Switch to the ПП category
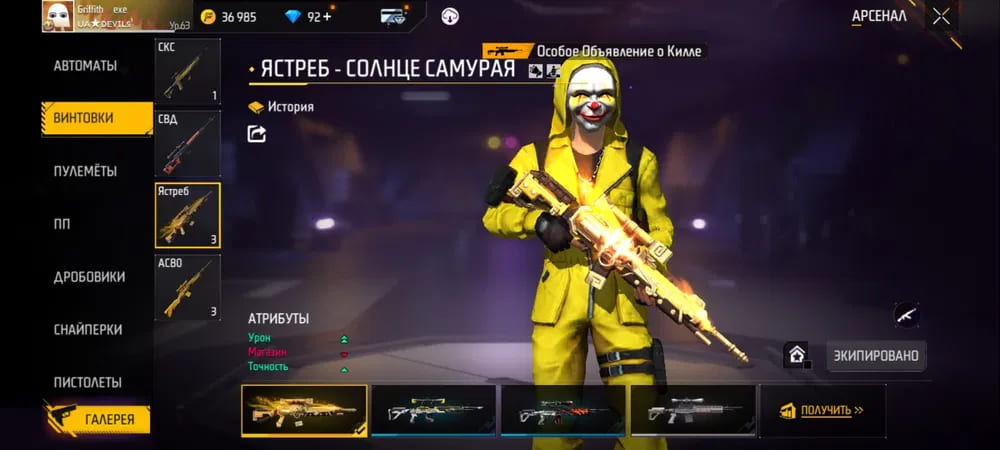 coord(62,224)
